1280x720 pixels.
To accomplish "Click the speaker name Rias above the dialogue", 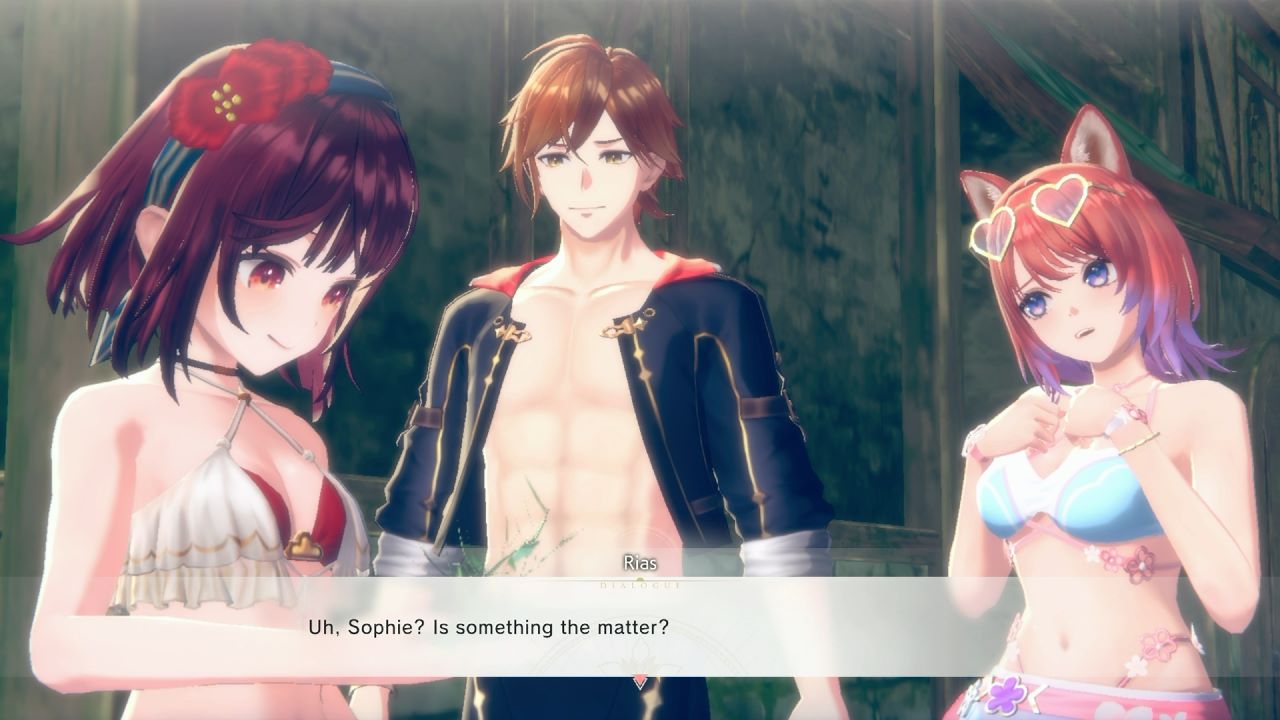I will [640, 562].
